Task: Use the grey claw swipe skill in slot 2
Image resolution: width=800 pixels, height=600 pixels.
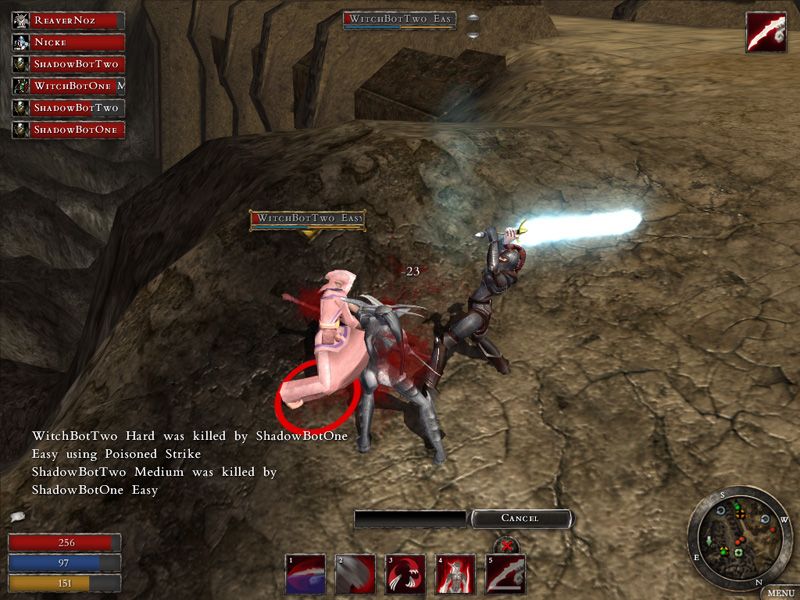Action: (355, 575)
